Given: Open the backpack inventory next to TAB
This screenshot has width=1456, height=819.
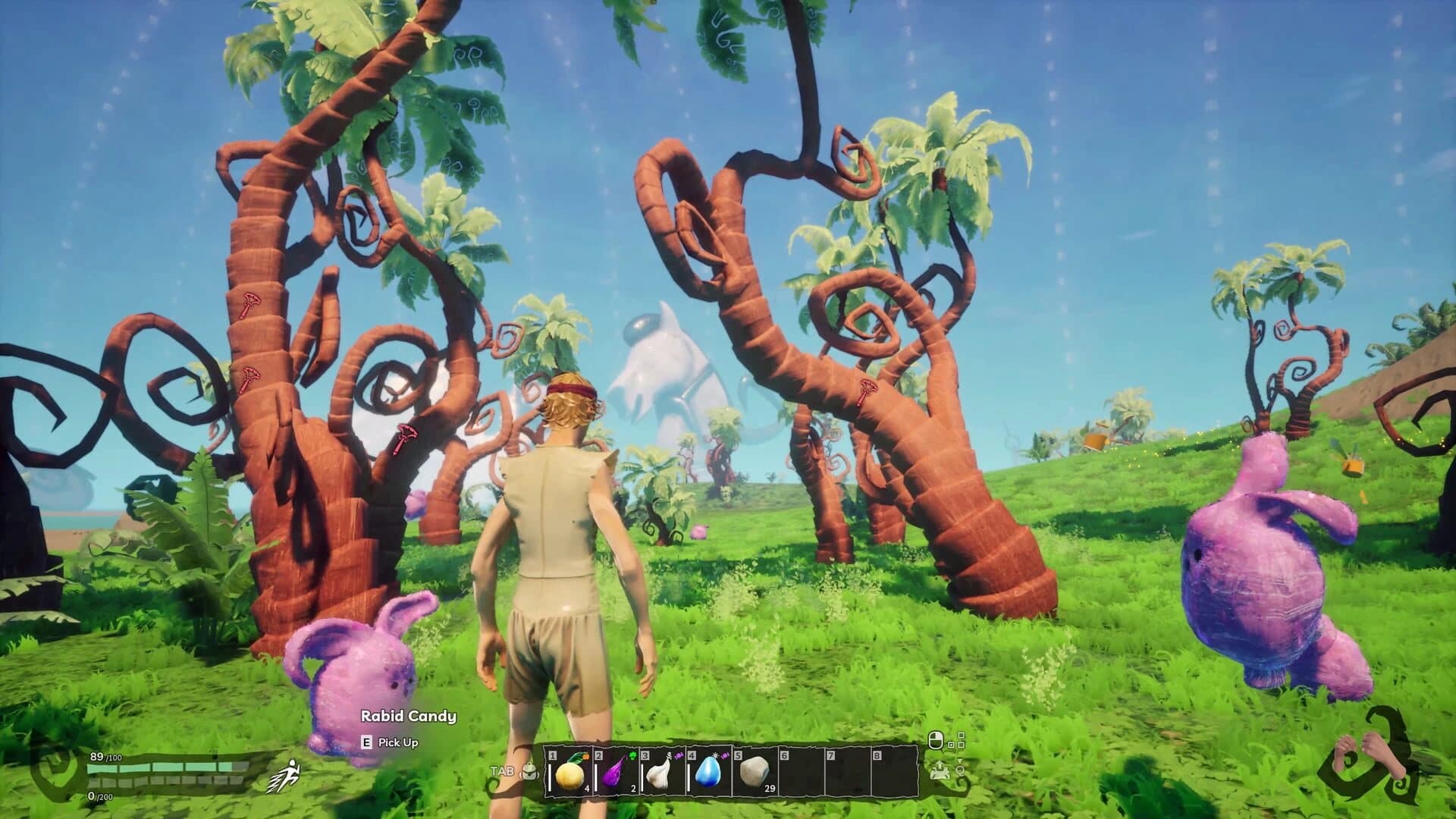Looking at the screenshot, I should click(529, 771).
